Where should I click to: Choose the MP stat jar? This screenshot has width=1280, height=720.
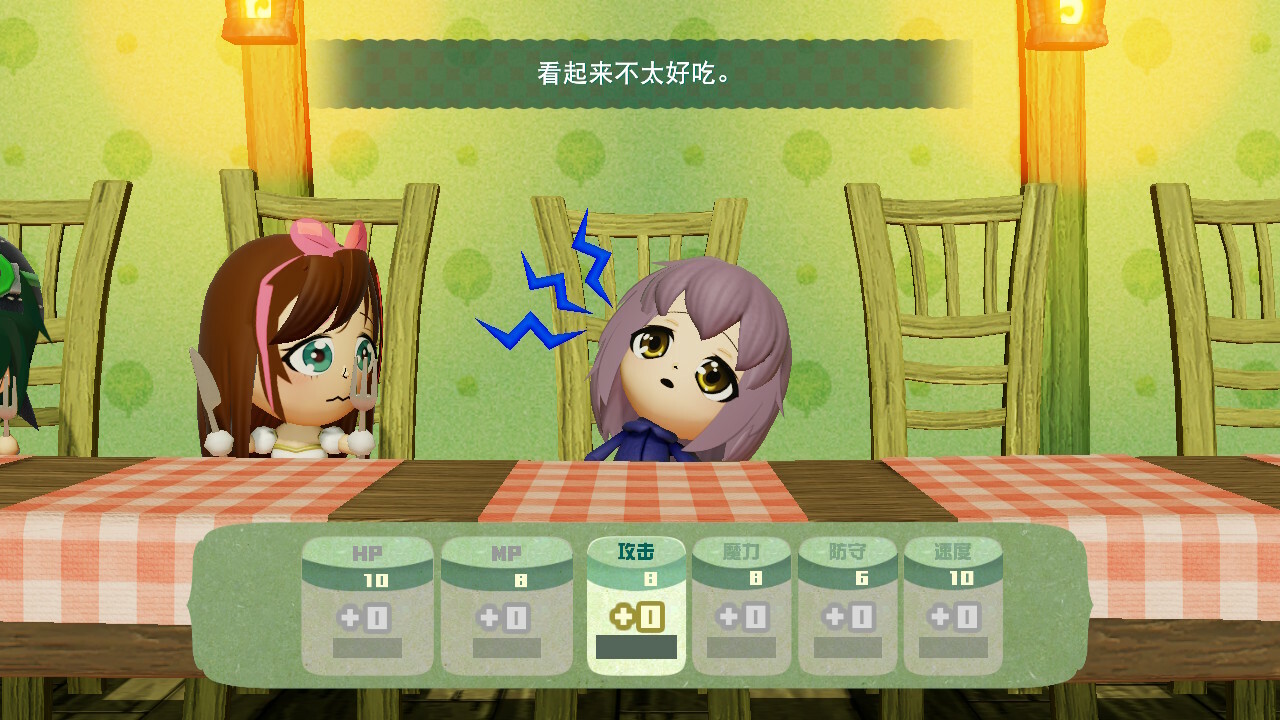pos(507,605)
